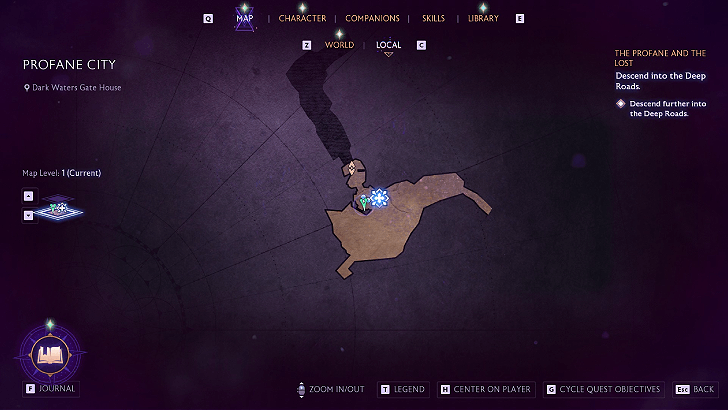
Task: Click the stacked map level diagram
Action: (x=62, y=210)
